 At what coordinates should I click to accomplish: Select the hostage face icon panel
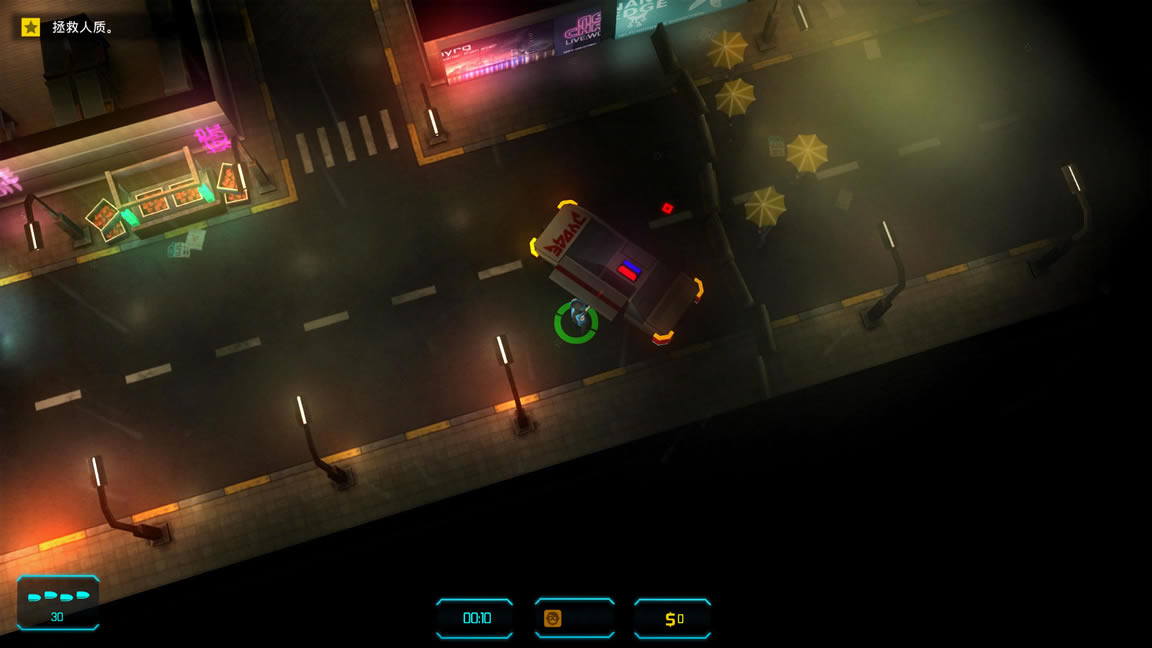[x=574, y=618]
